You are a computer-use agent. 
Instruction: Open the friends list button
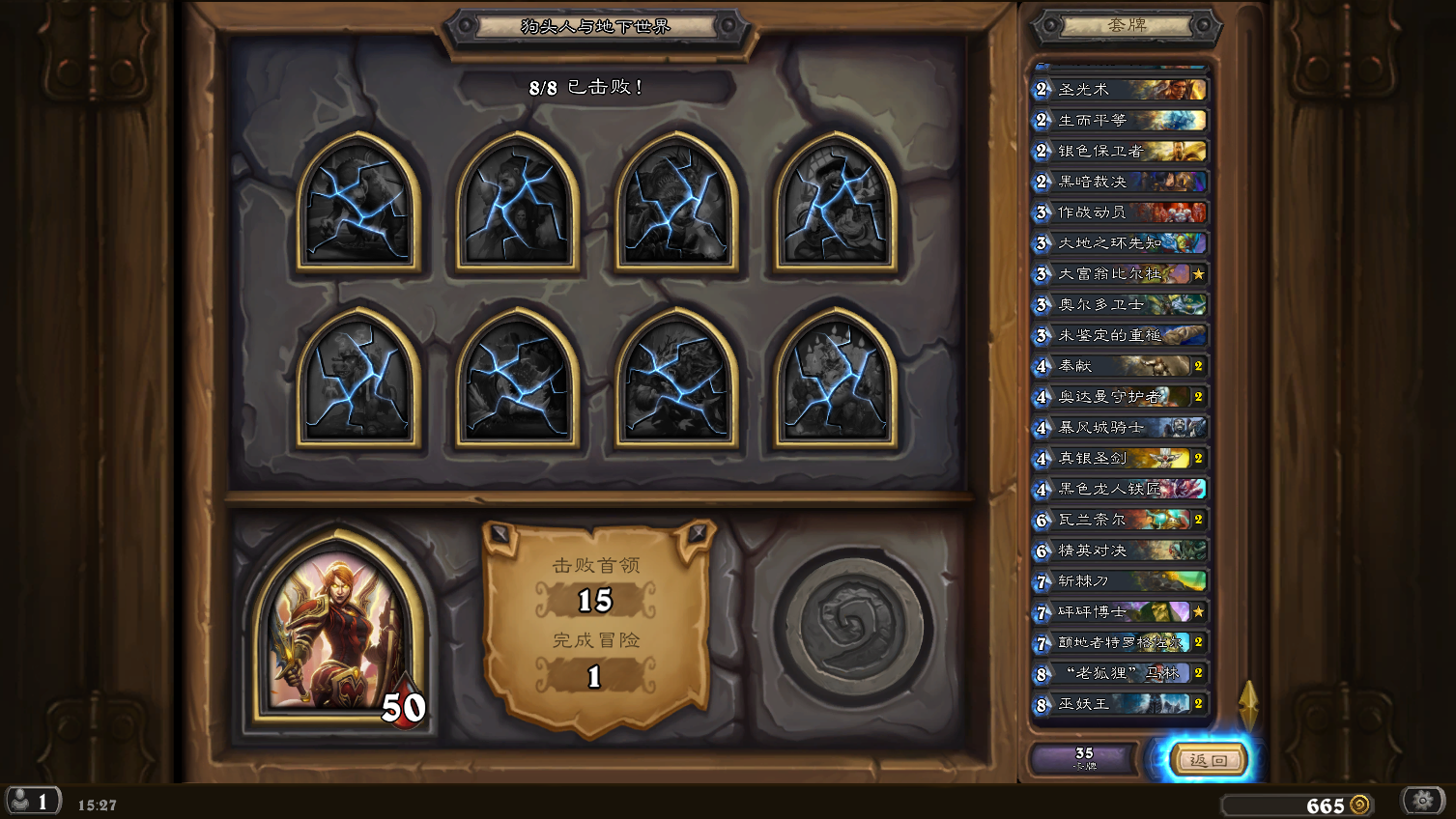[x=32, y=802]
